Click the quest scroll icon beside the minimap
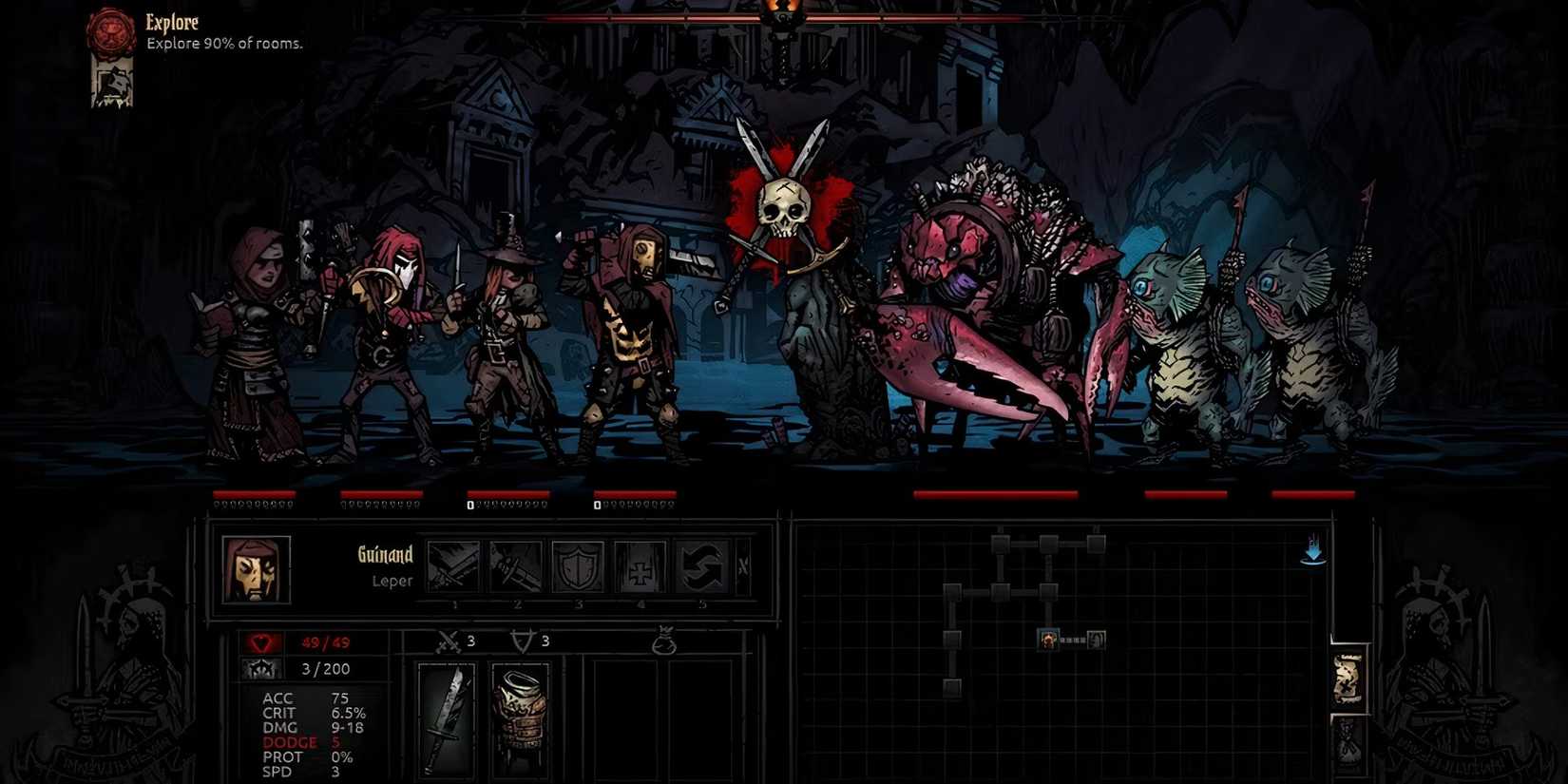 click(1348, 676)
